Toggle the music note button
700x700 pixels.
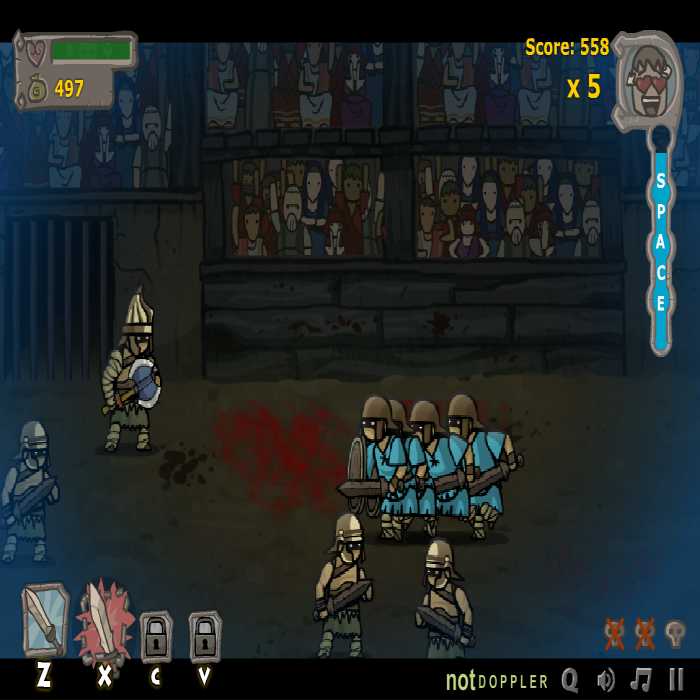[x=641, y=680]
